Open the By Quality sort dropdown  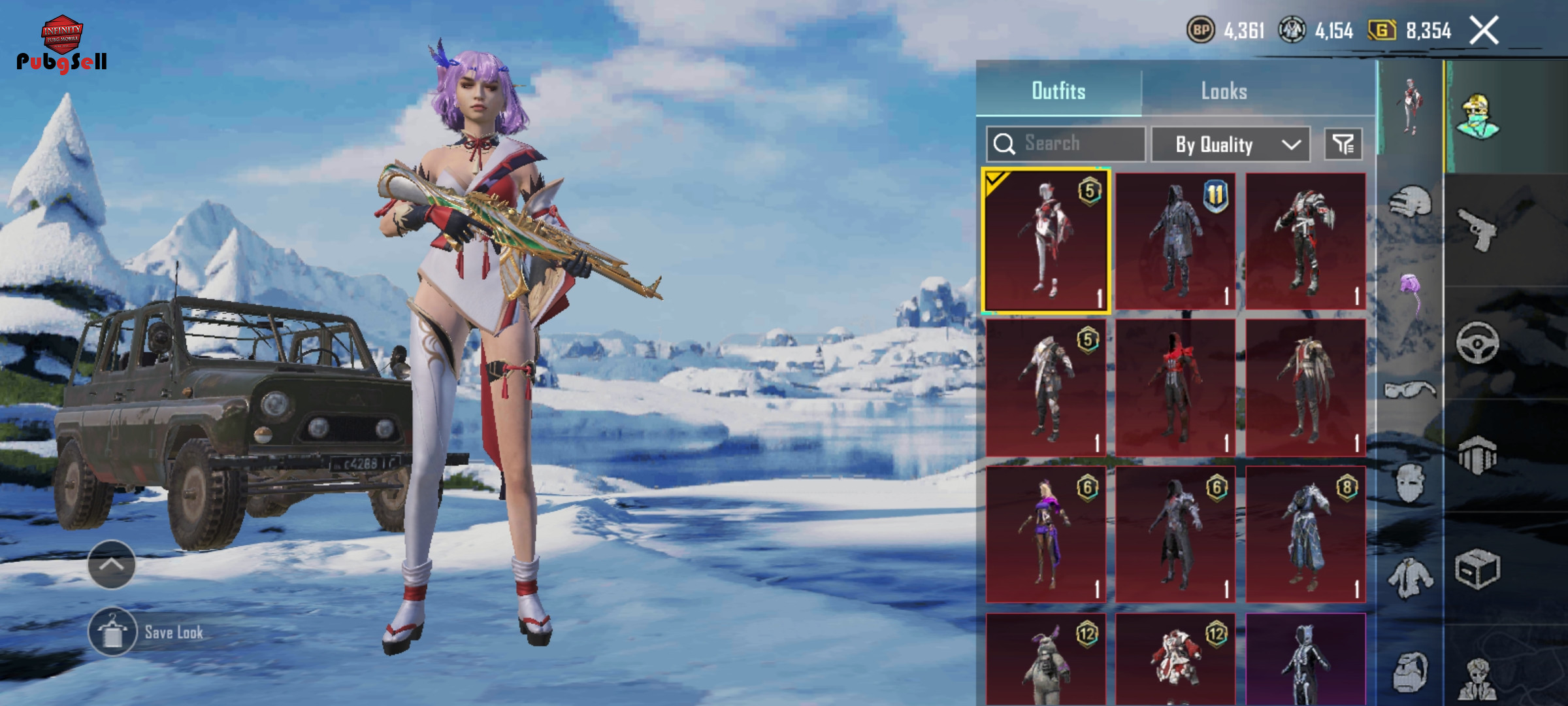pos(1230,144)
